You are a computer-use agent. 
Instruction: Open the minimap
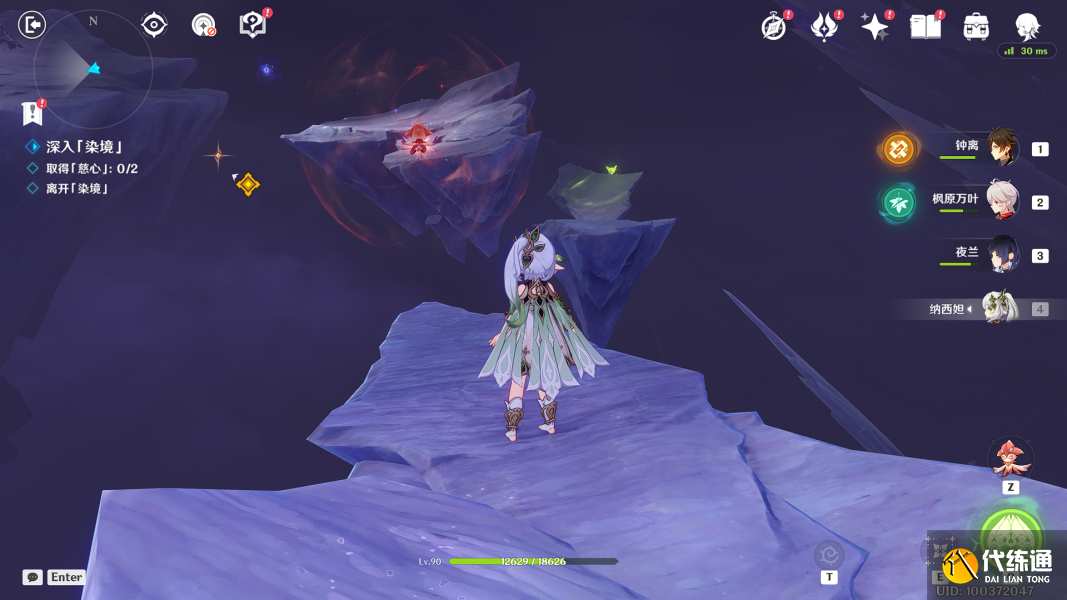(92, 68)
